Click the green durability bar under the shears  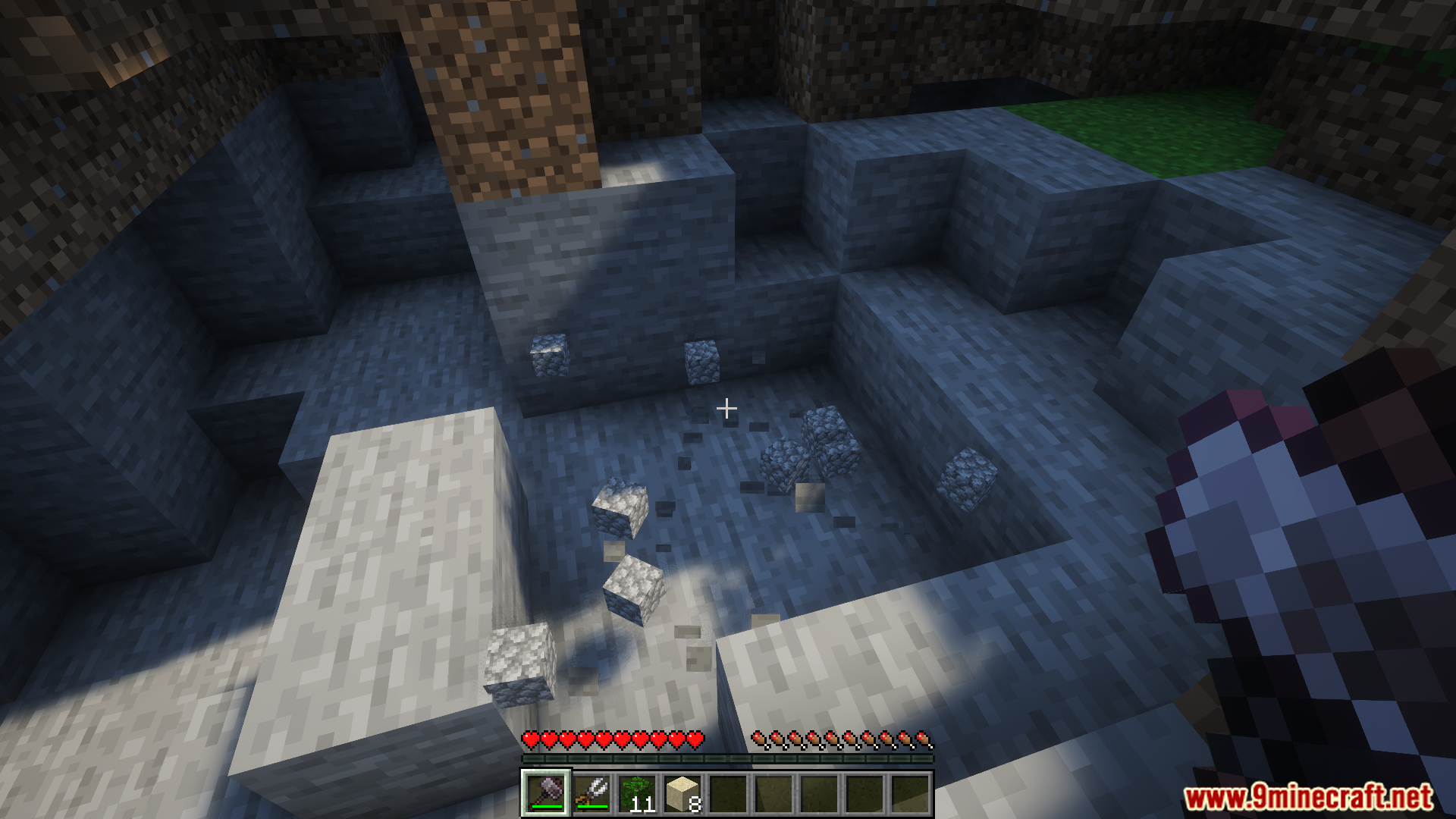click(x=592, y=806)
